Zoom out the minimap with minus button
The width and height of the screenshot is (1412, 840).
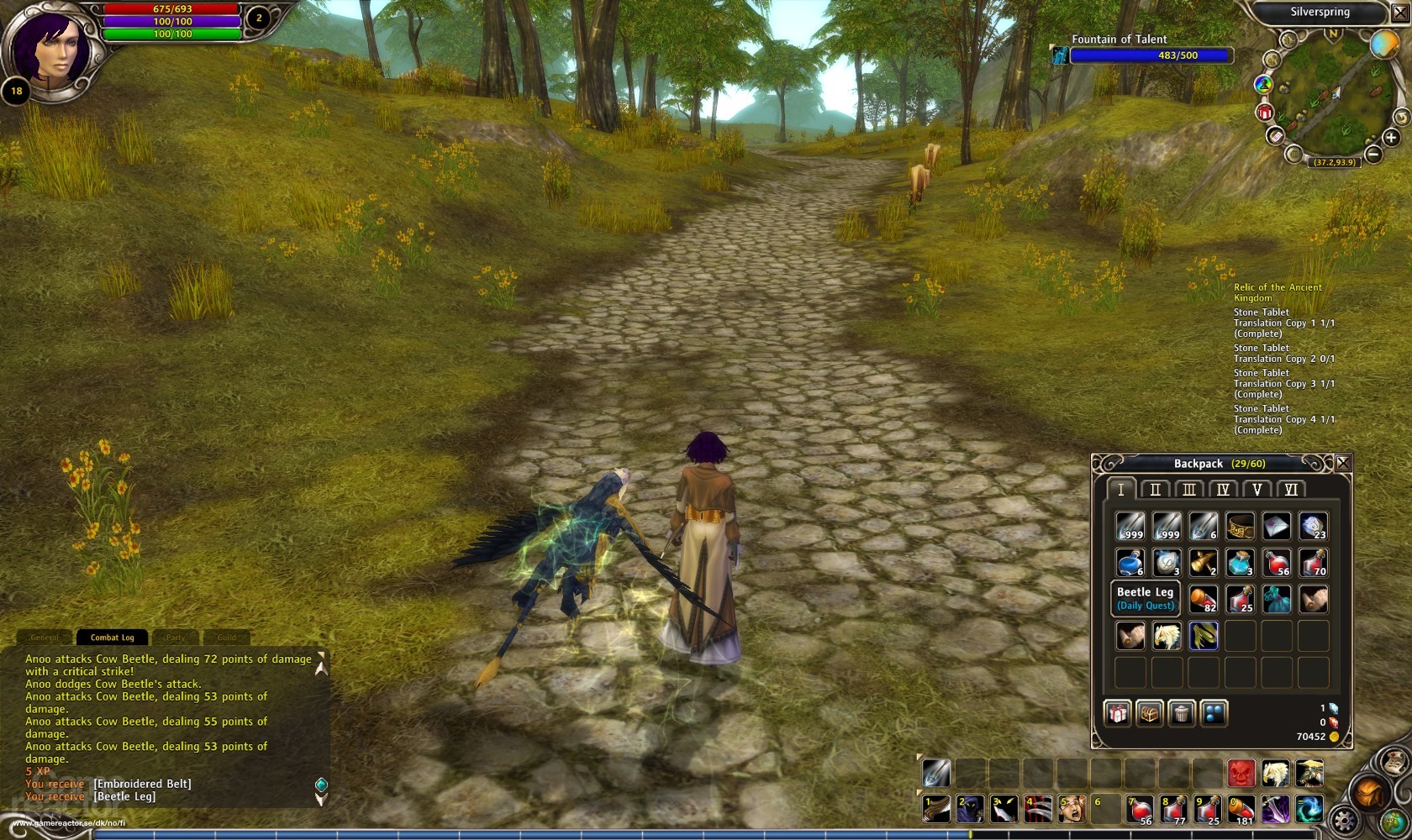point(1372,154)
